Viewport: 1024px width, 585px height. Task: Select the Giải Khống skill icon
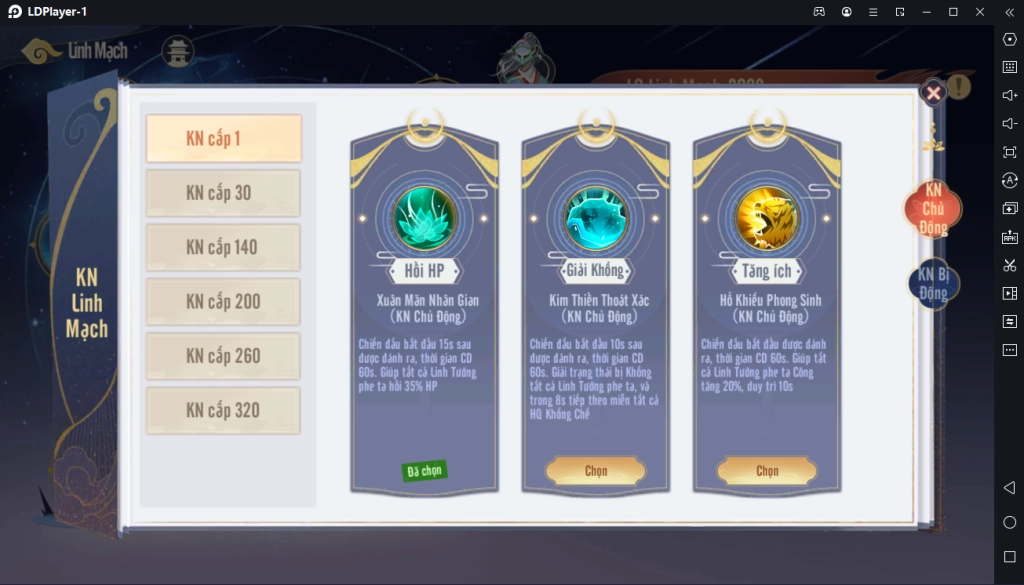click(596, 218)
